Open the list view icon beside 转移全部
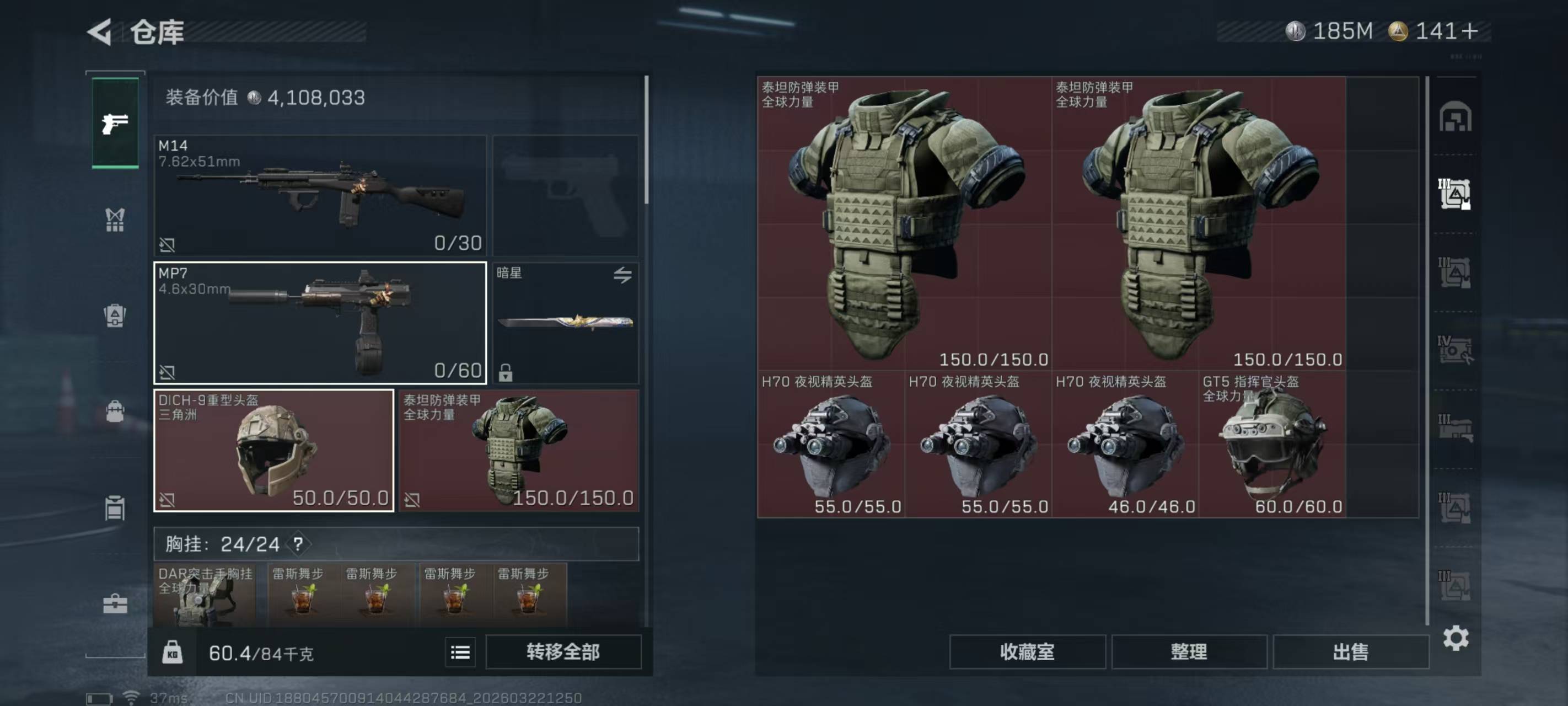 click(x=460, y=652)
